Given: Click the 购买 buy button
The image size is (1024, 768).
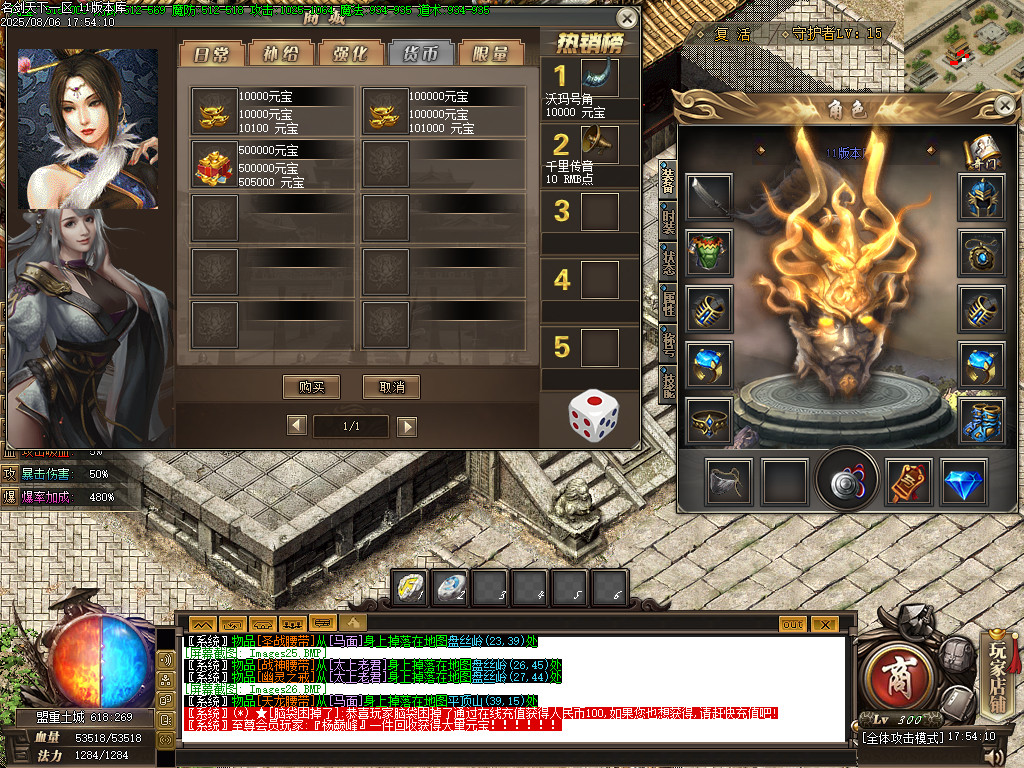Looking at the screenshot, I should tap(312, 387).
